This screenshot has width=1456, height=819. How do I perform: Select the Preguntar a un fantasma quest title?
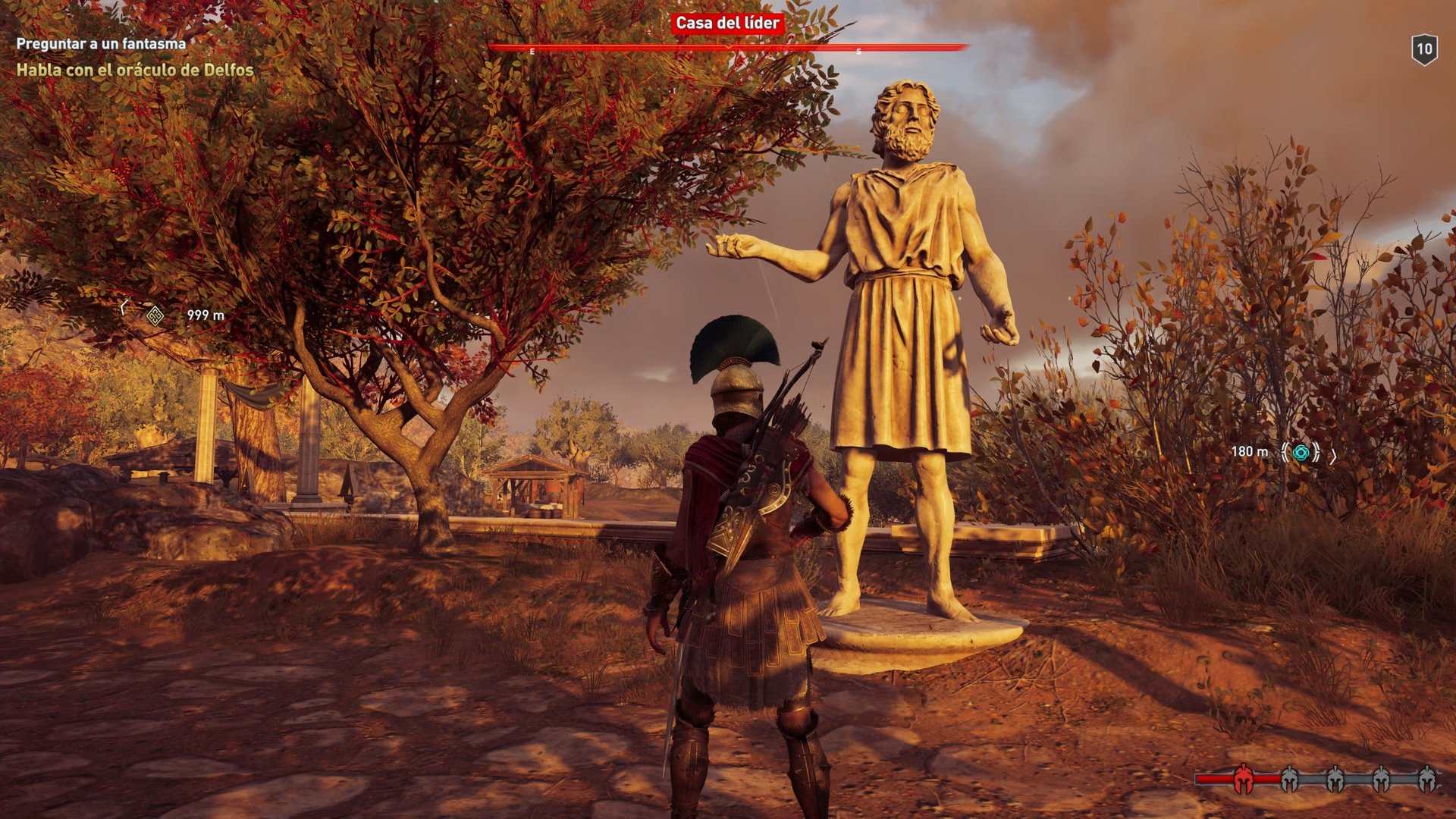99,43
